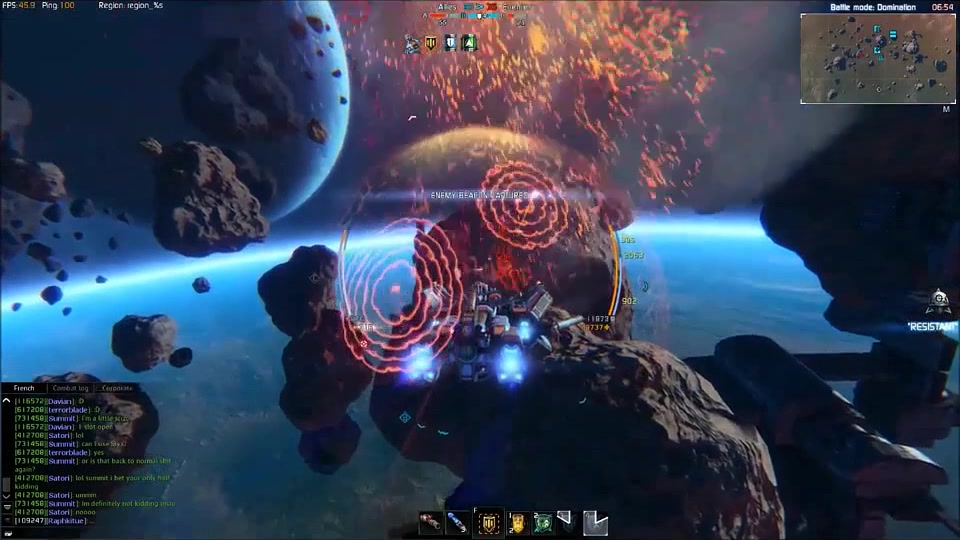Open the battle minimap
960x540 pixels.
tap(877, 59)
